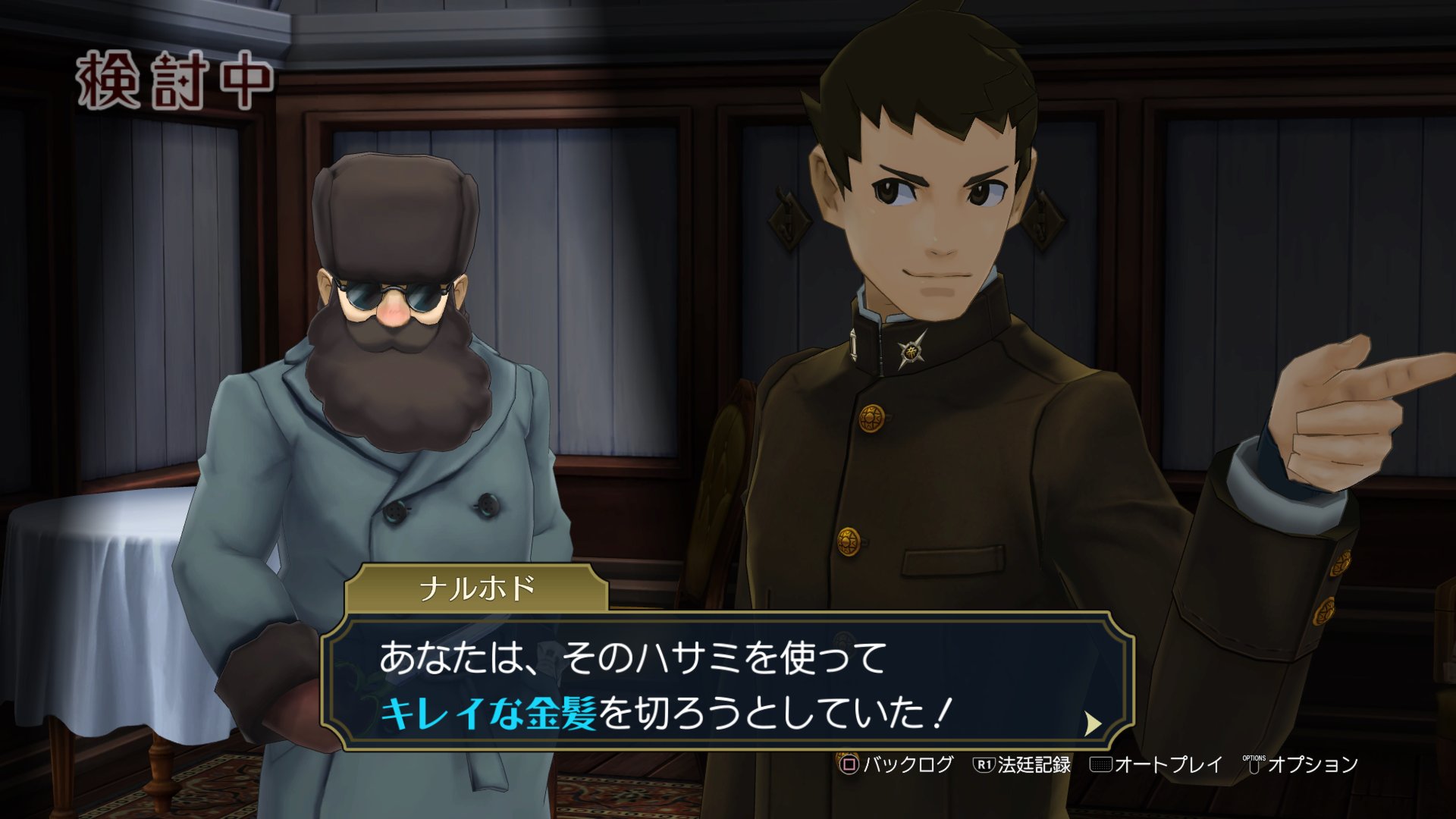This screenshot has width=1456, height=819.
Task: Toggle オートプレイ auto-play
Action: [1156, 764]
